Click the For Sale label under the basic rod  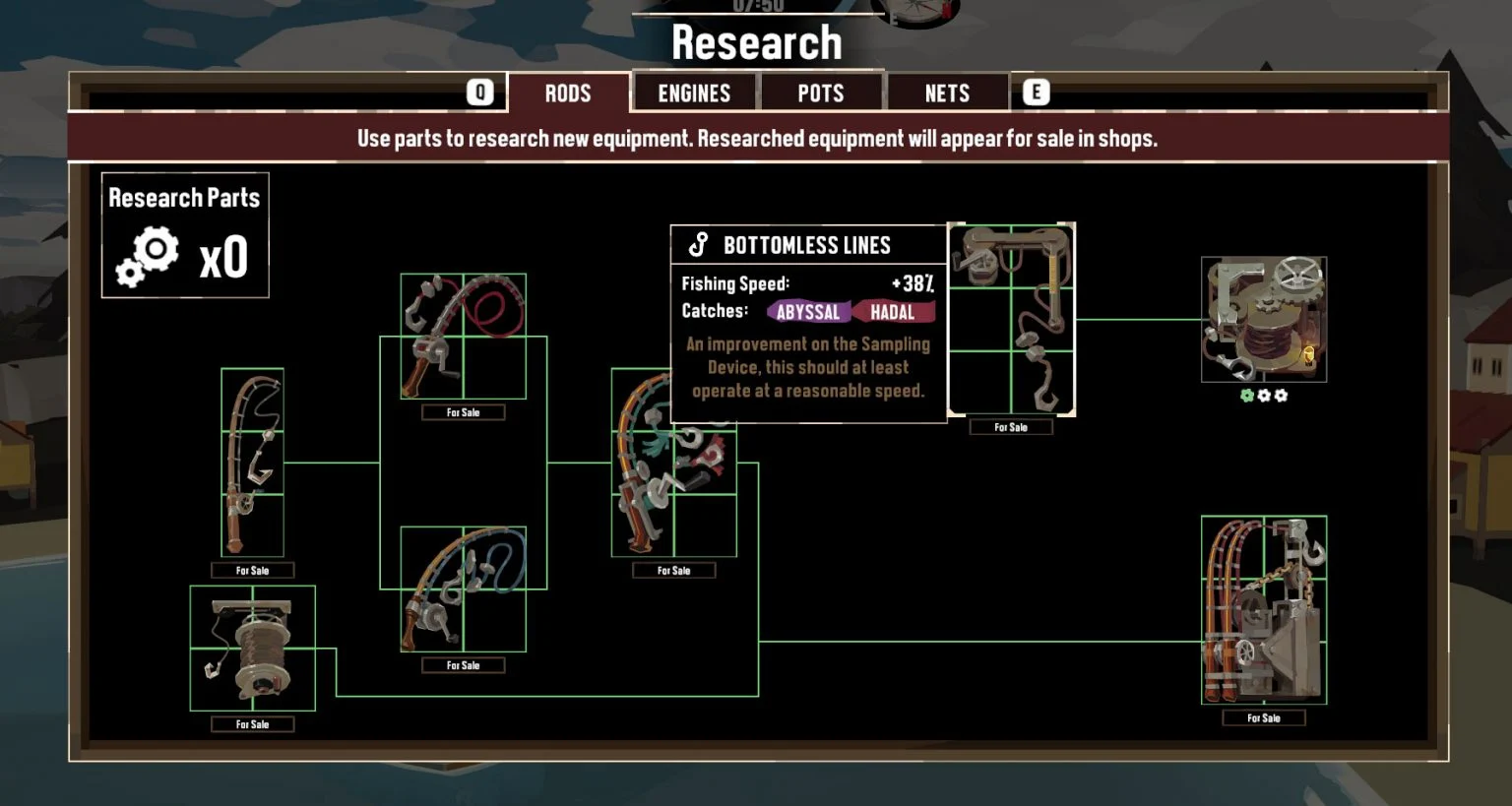pyautogui.click(x=252, y=569)
